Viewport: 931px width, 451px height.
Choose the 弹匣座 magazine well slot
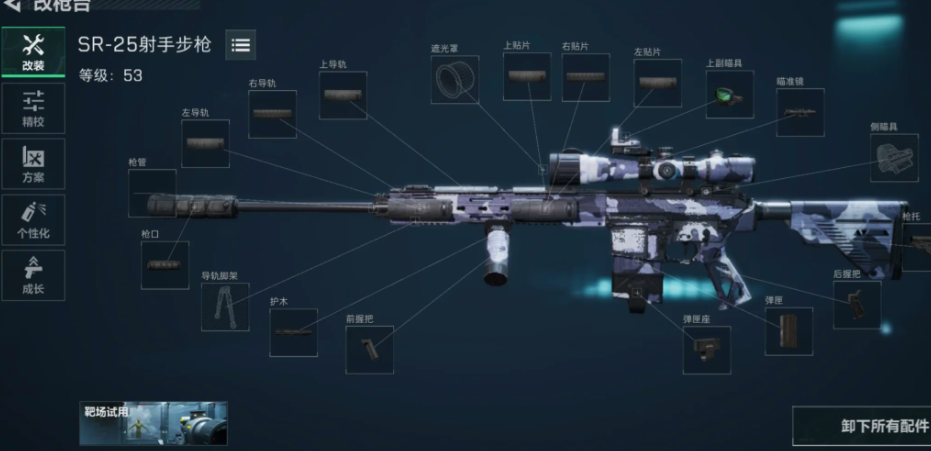click(706, 350)
